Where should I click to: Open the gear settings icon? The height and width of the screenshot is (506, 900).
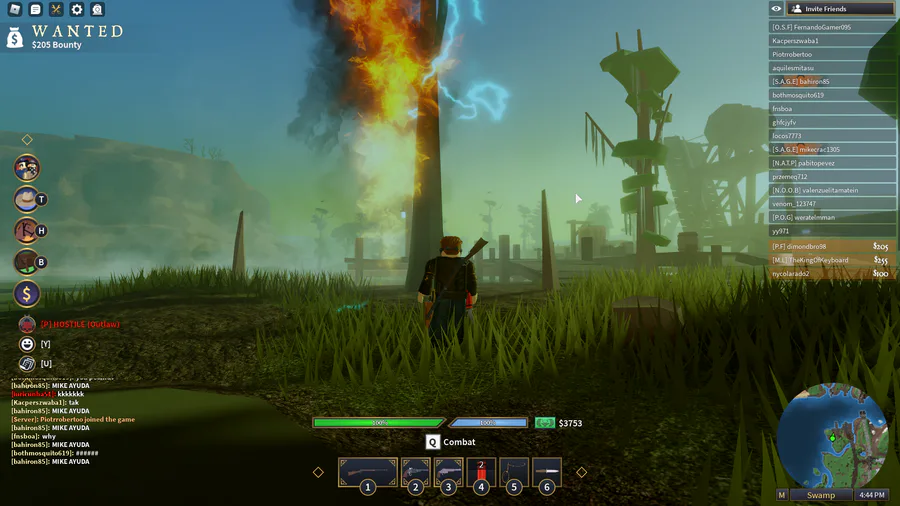[x=77, y=9]
